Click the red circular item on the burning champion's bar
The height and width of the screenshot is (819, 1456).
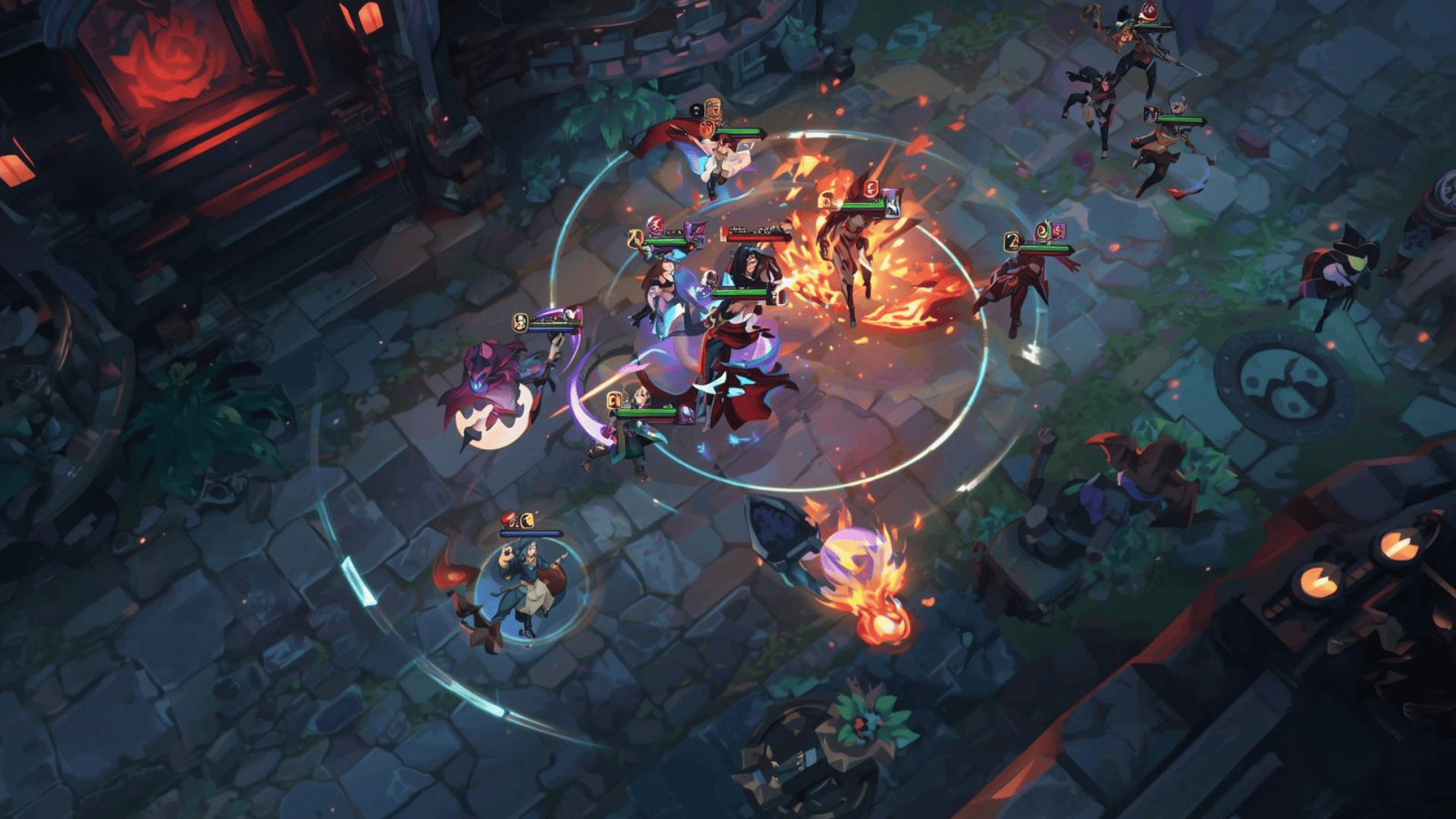pyautogui.click(x=871, y=188)
